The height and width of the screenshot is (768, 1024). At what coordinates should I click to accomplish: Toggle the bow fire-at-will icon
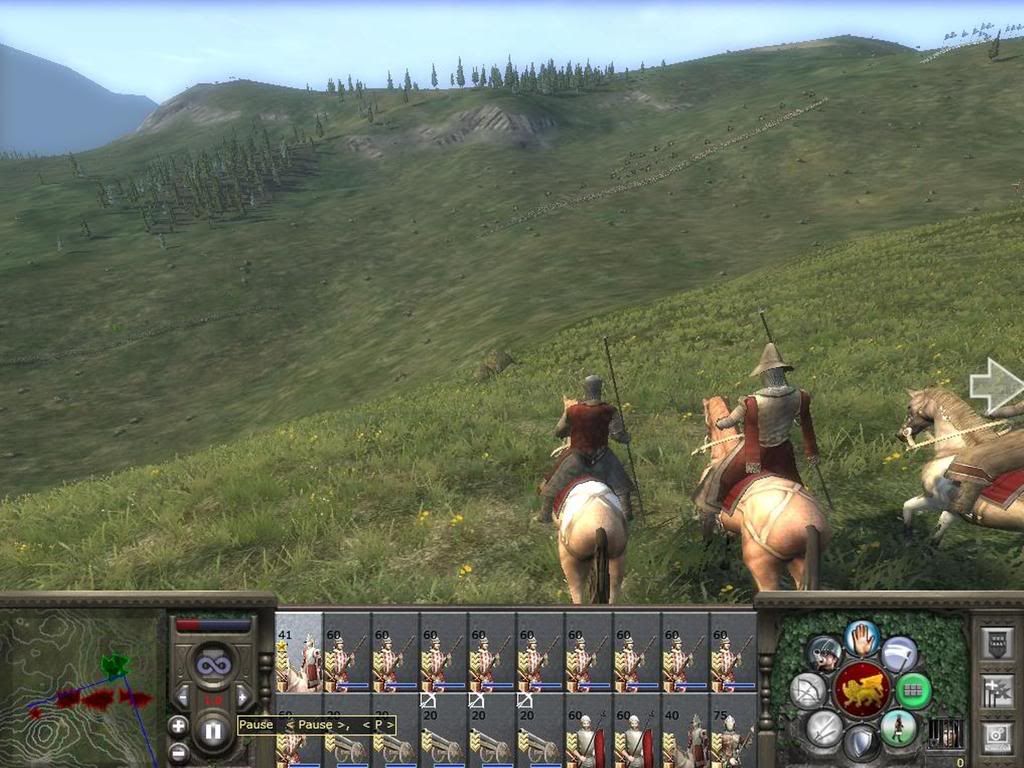[x=807, y=690]
